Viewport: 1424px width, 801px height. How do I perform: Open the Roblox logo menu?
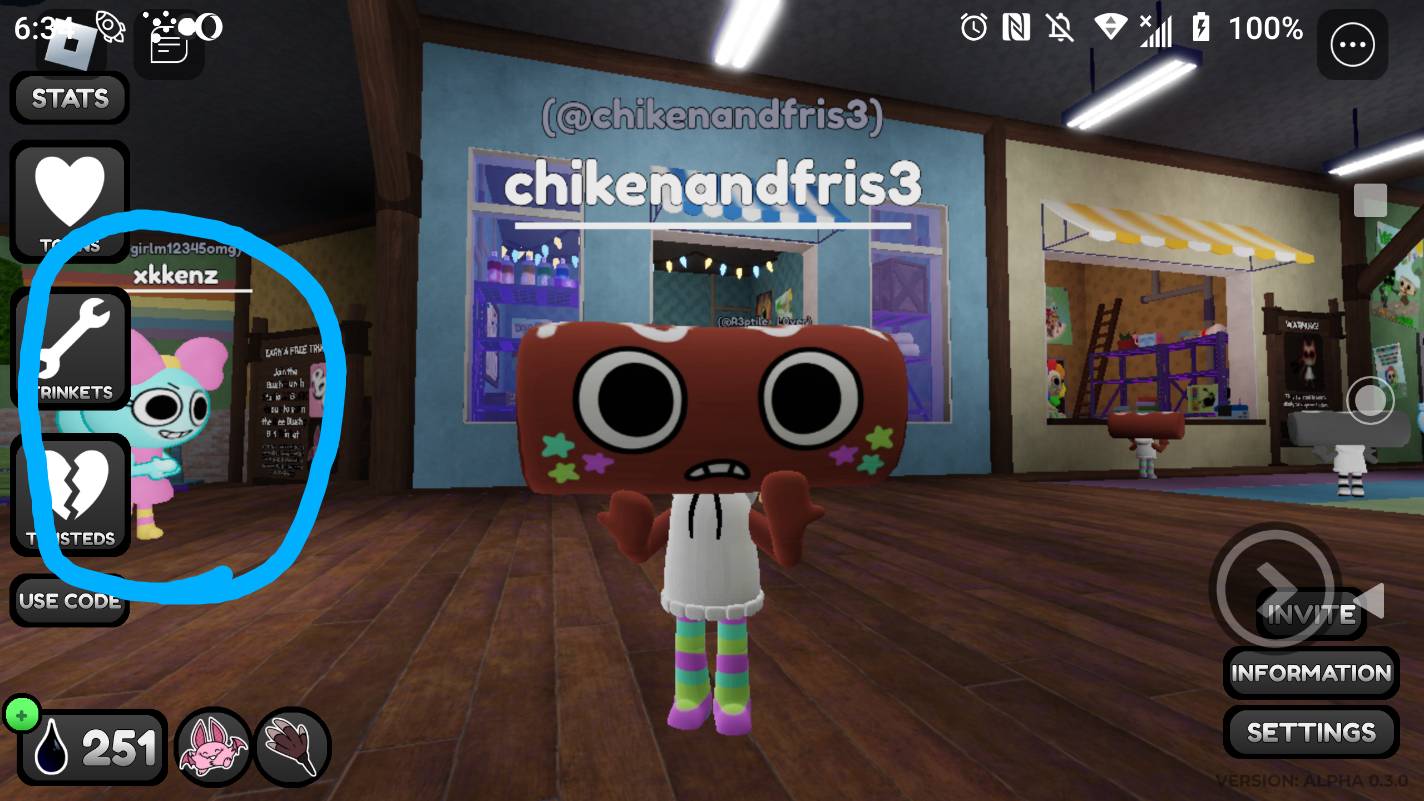(70, 45)
